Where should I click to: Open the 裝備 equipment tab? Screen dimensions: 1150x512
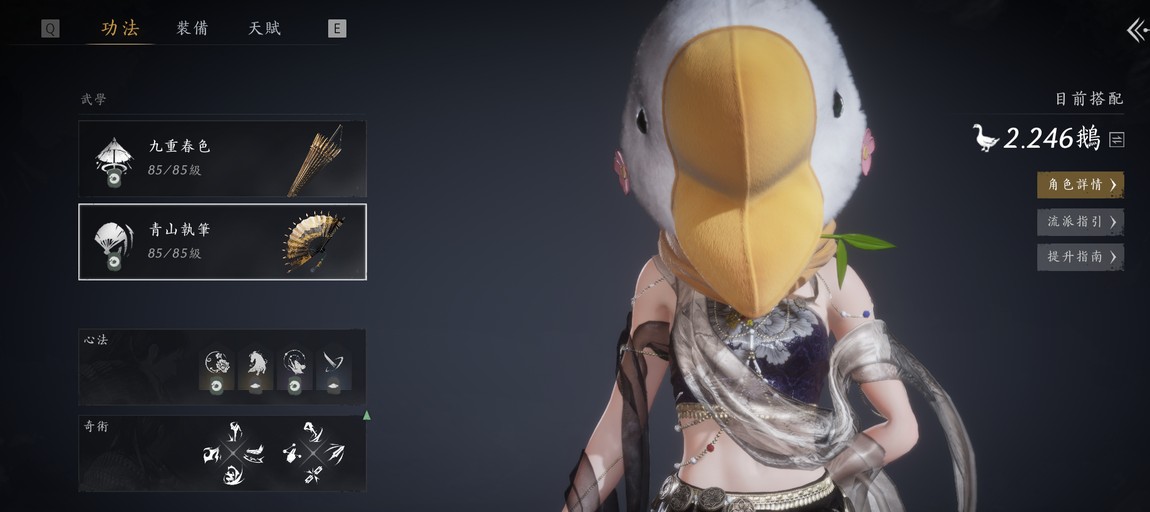click(192, 28)
